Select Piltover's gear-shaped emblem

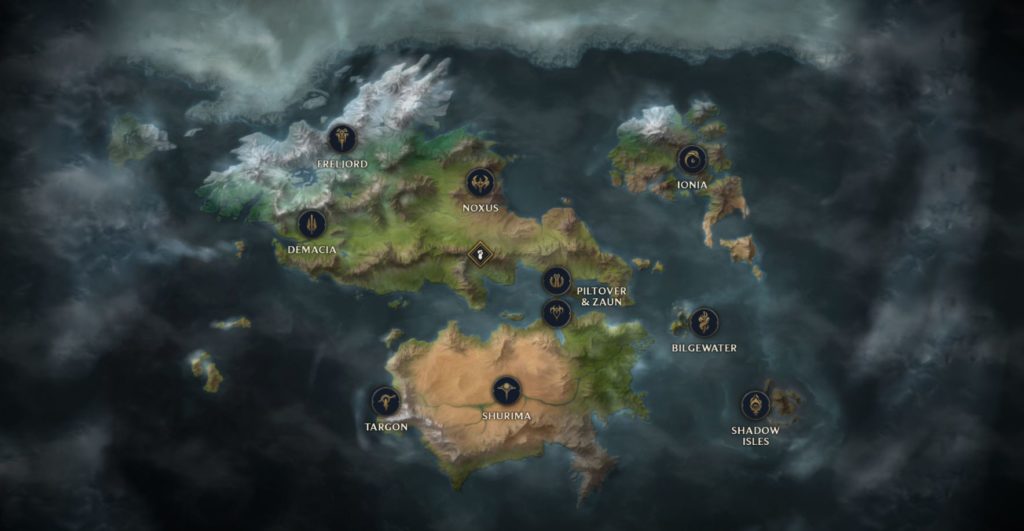[x=556, y=281]
